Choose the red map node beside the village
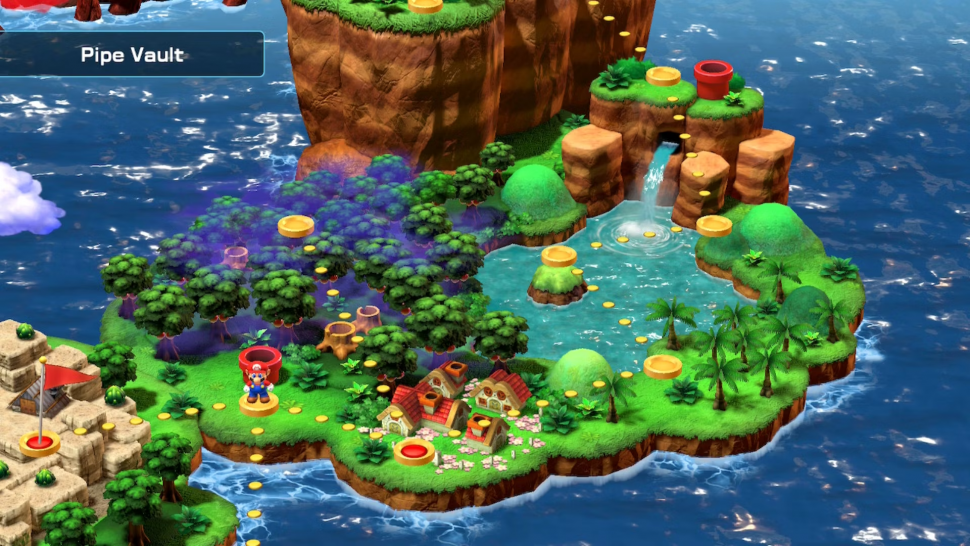Viewport: 970px width, 546px height. tap(413, 452)
